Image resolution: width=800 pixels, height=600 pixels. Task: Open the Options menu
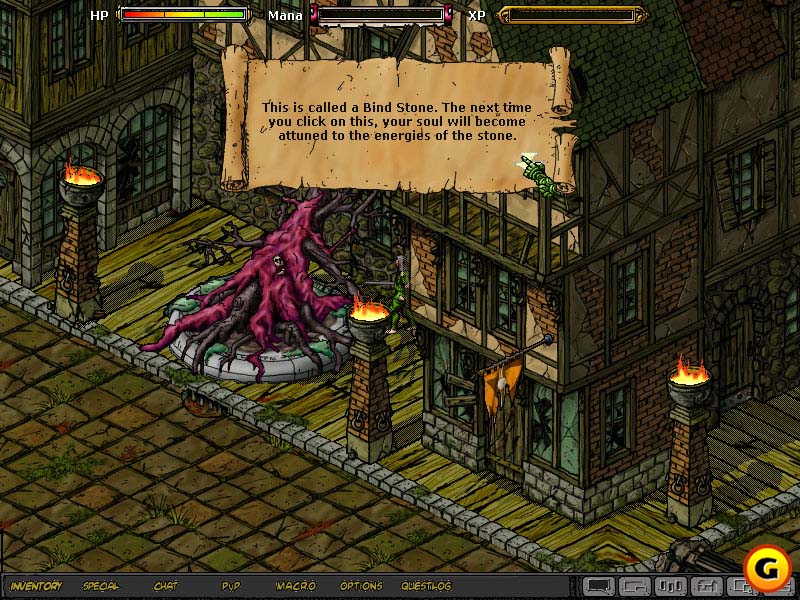(360, 586)
